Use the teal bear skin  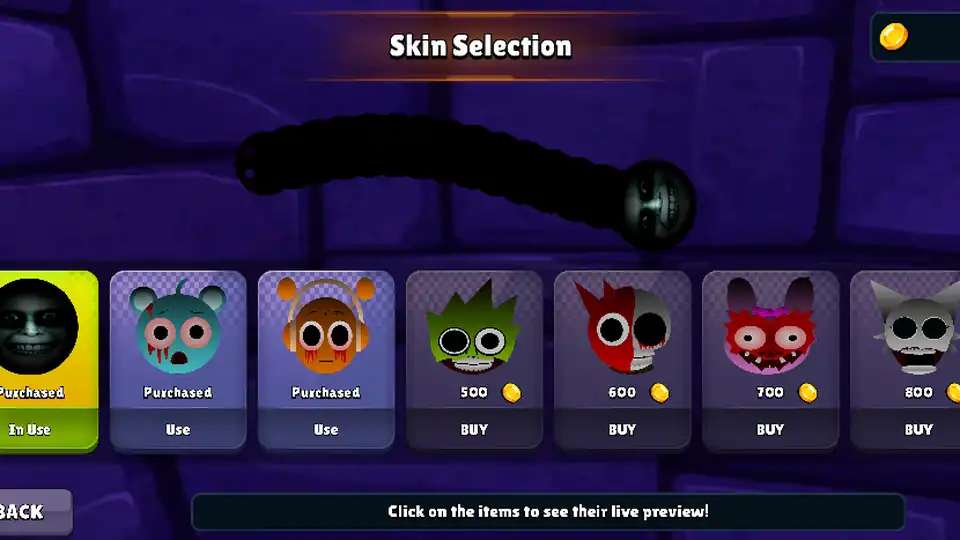[178, 430]
